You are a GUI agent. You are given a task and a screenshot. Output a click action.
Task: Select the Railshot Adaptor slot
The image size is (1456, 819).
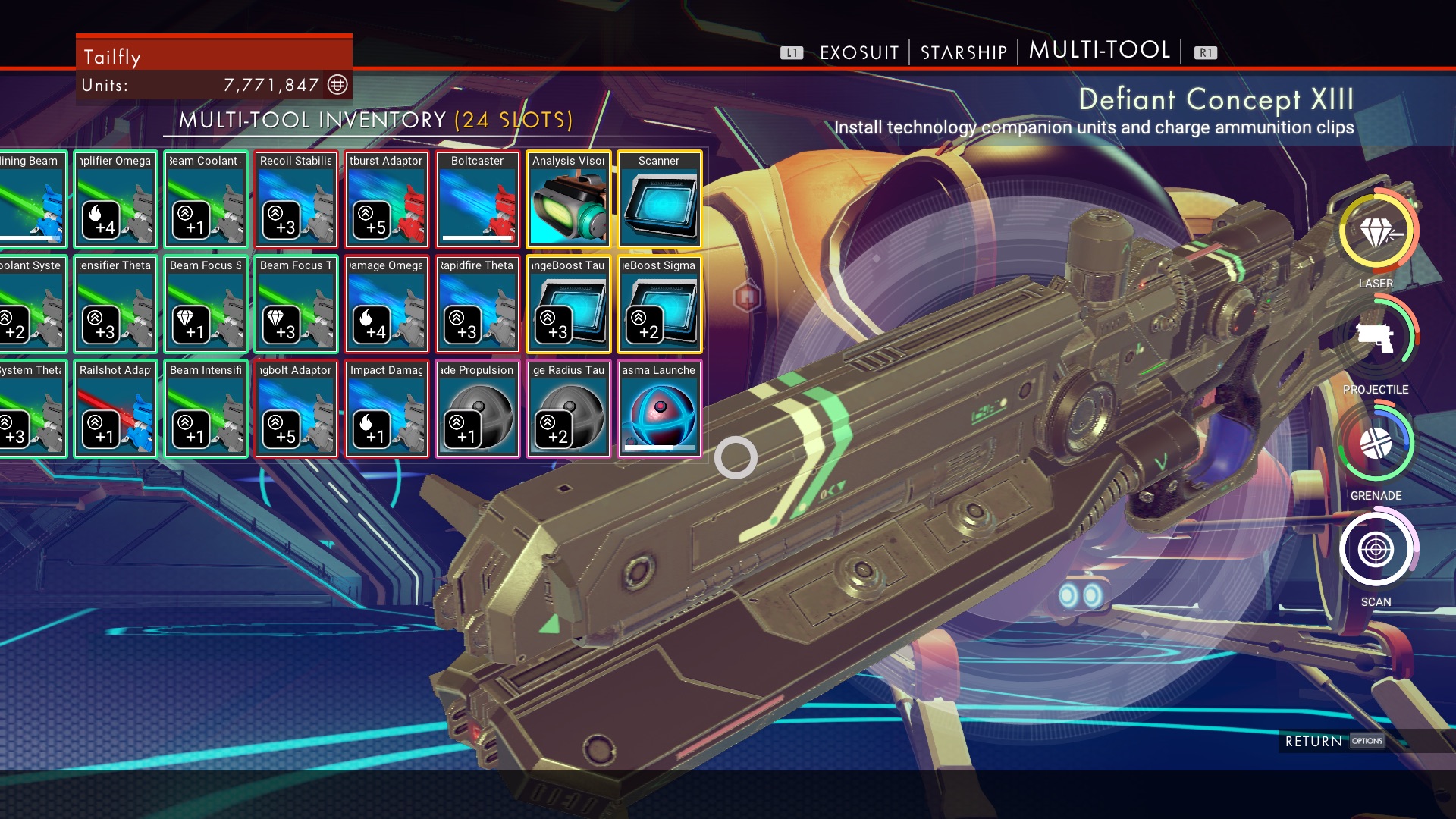[115, 409]
